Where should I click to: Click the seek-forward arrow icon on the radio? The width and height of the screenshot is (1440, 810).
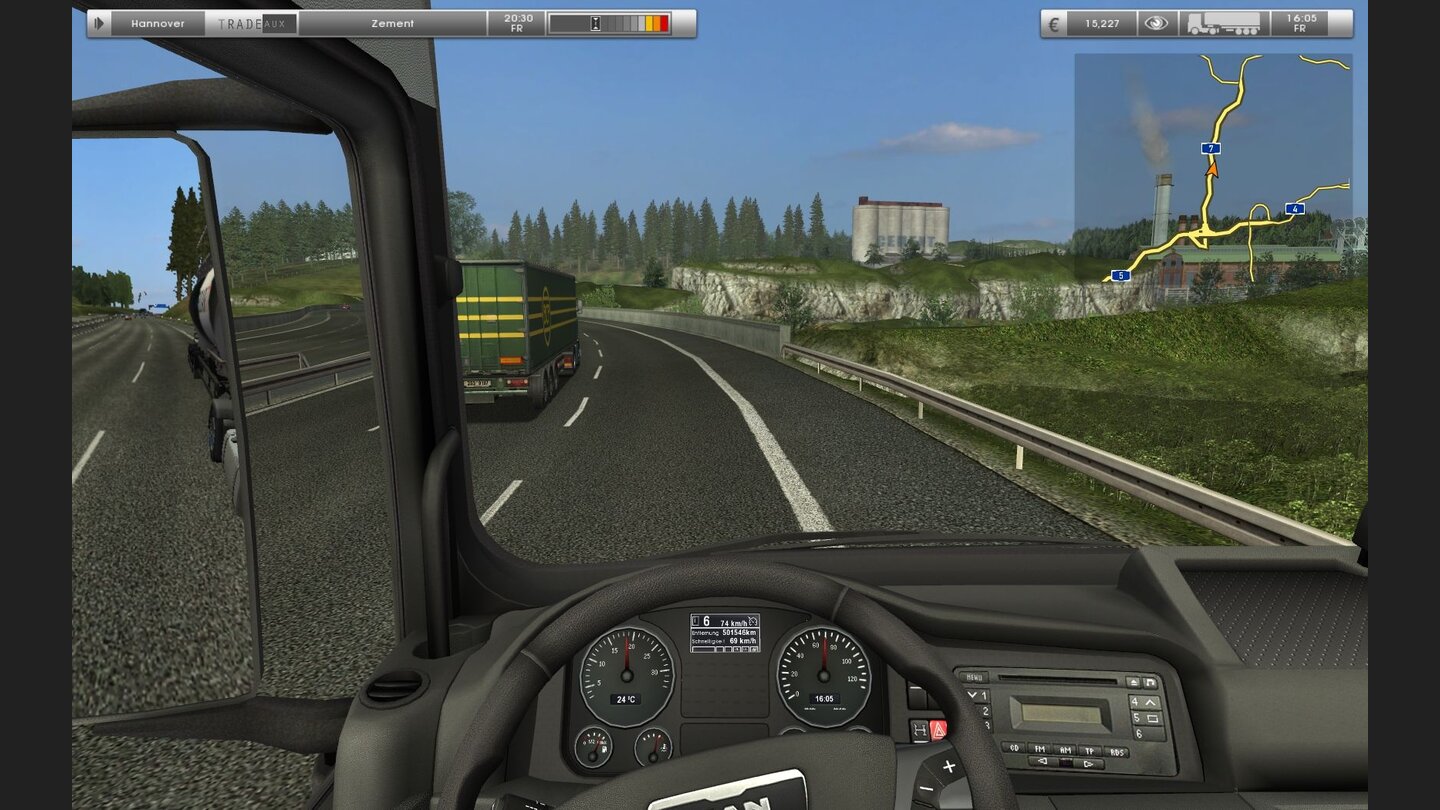1087,763
